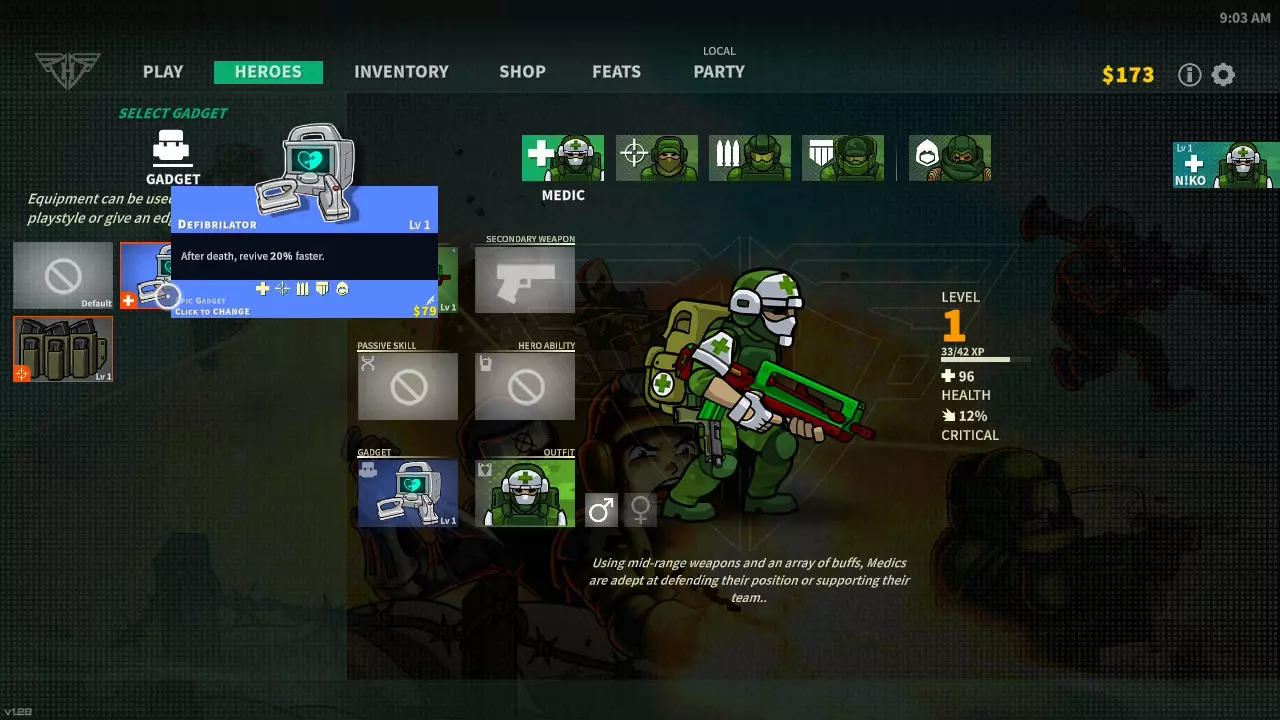Select the ammo pouches gadget
The width and height of the screenshot is (1280, 720).
point(63,349)
